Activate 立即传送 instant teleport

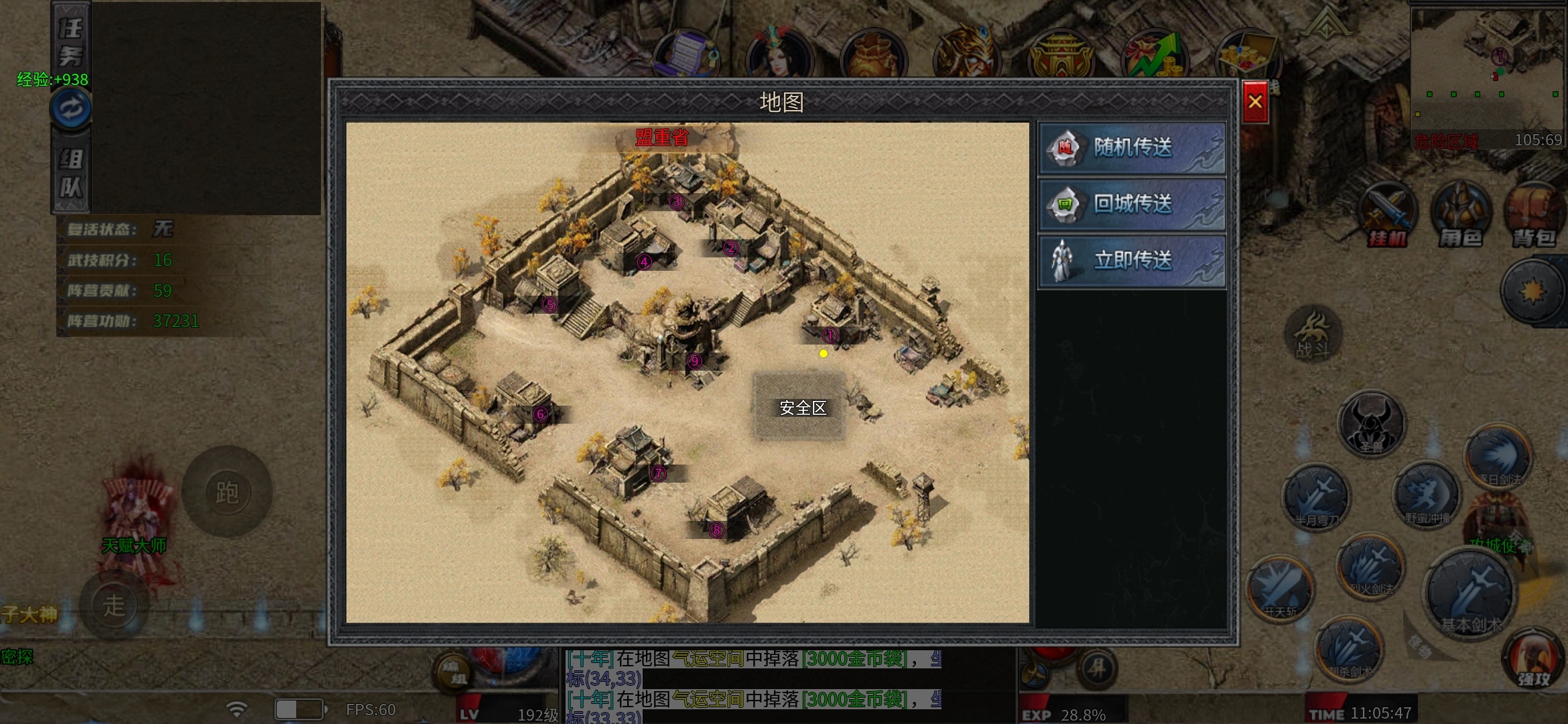tap(1132, 261)
